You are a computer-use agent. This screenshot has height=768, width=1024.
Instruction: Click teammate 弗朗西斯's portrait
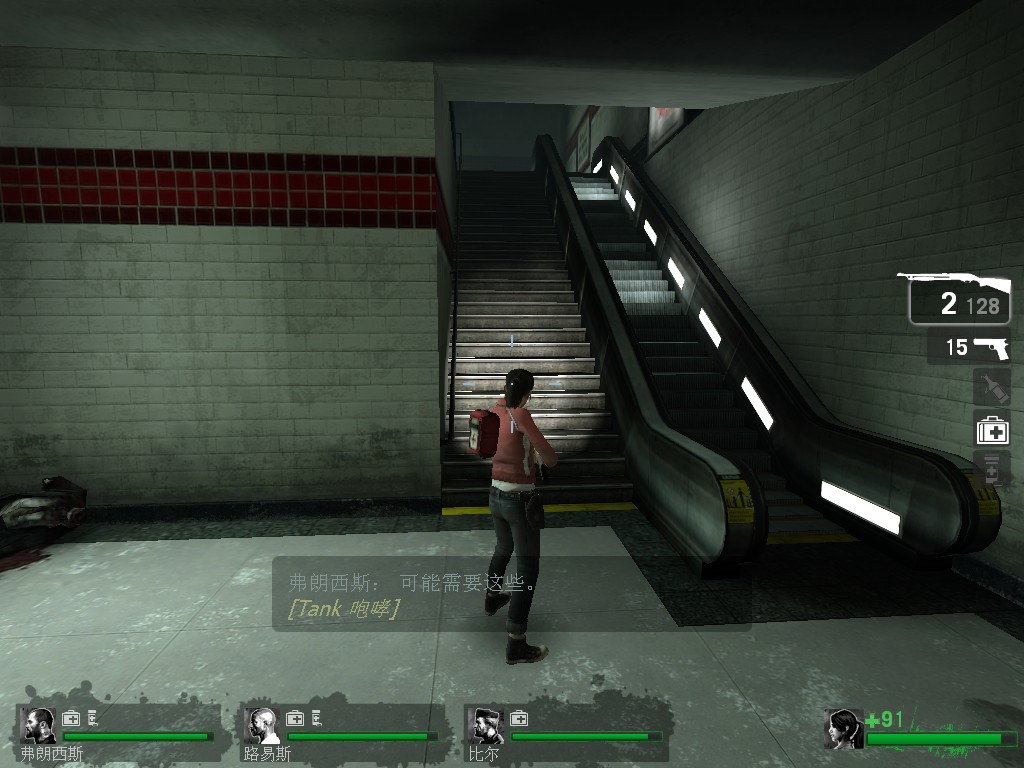tap(40, 725)
